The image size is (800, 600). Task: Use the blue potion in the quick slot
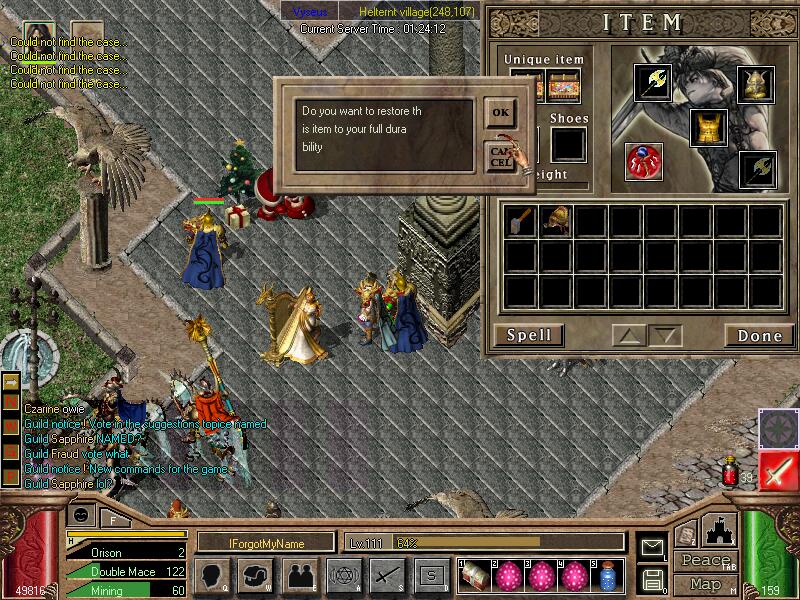pyautogui.click(x=608, y=575)
